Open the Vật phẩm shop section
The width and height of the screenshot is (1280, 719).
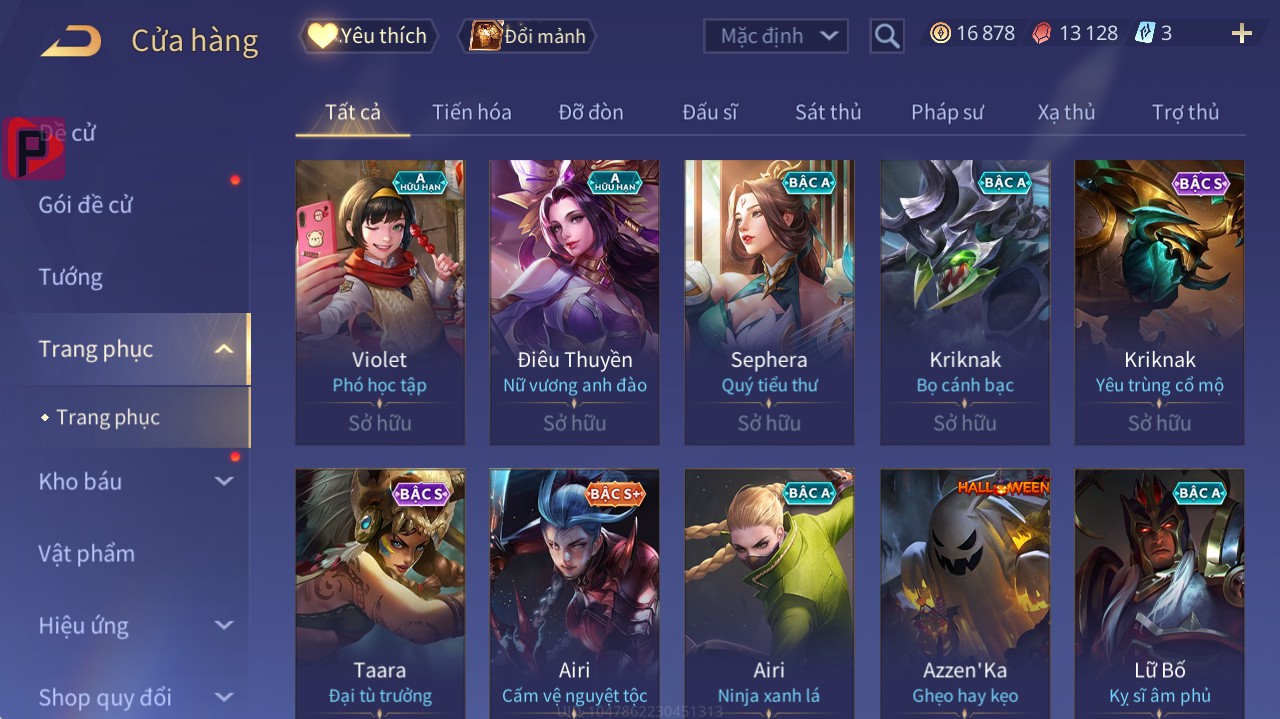86,553
